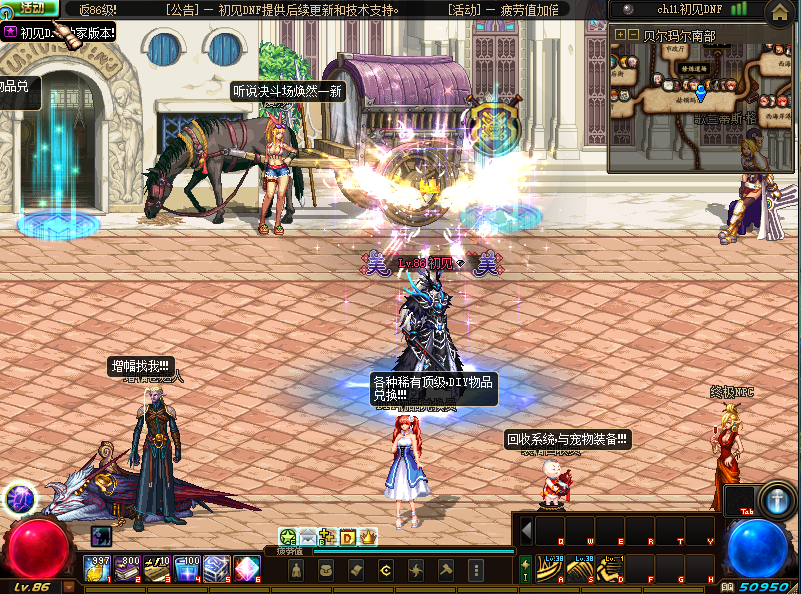Viewport: 801px width, 594px height.
Task: Click the sword buff icon by mana orb
Action: click(776, 499)
